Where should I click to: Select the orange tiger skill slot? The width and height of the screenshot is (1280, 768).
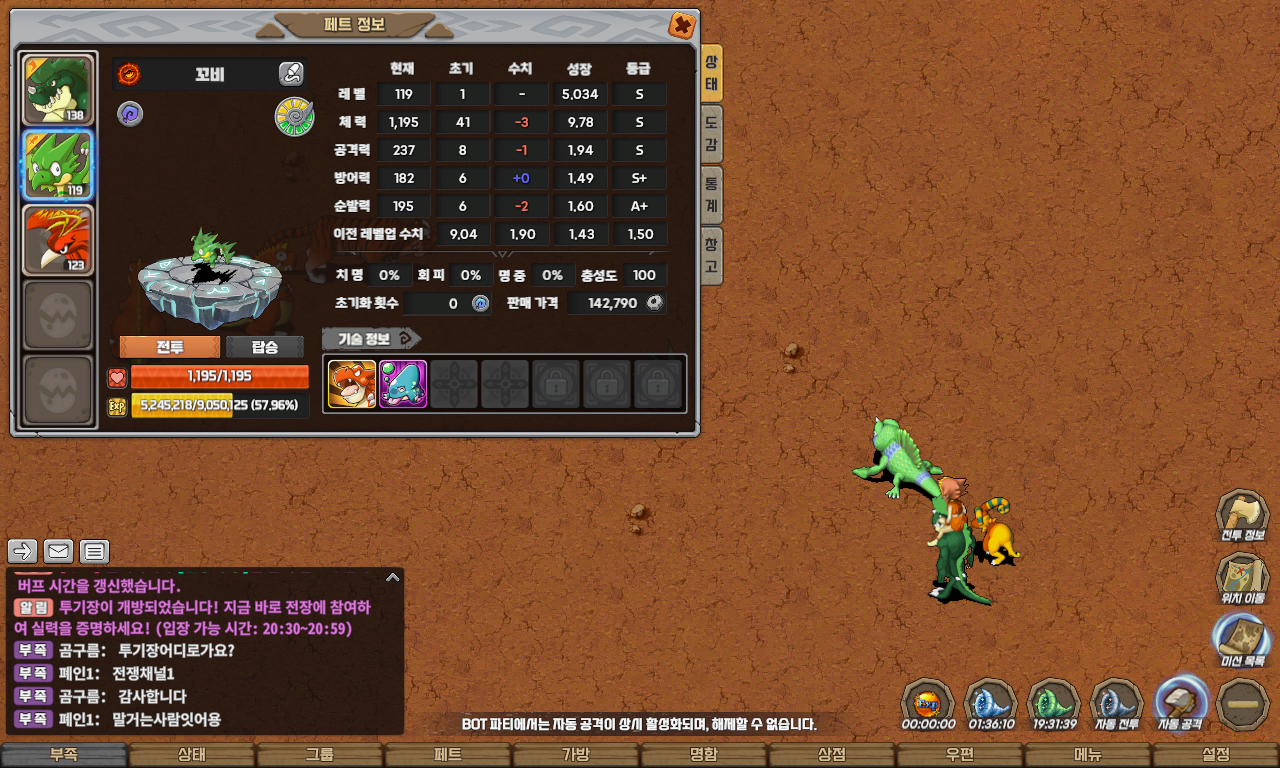pyautogui.click(x=352, y=384)
